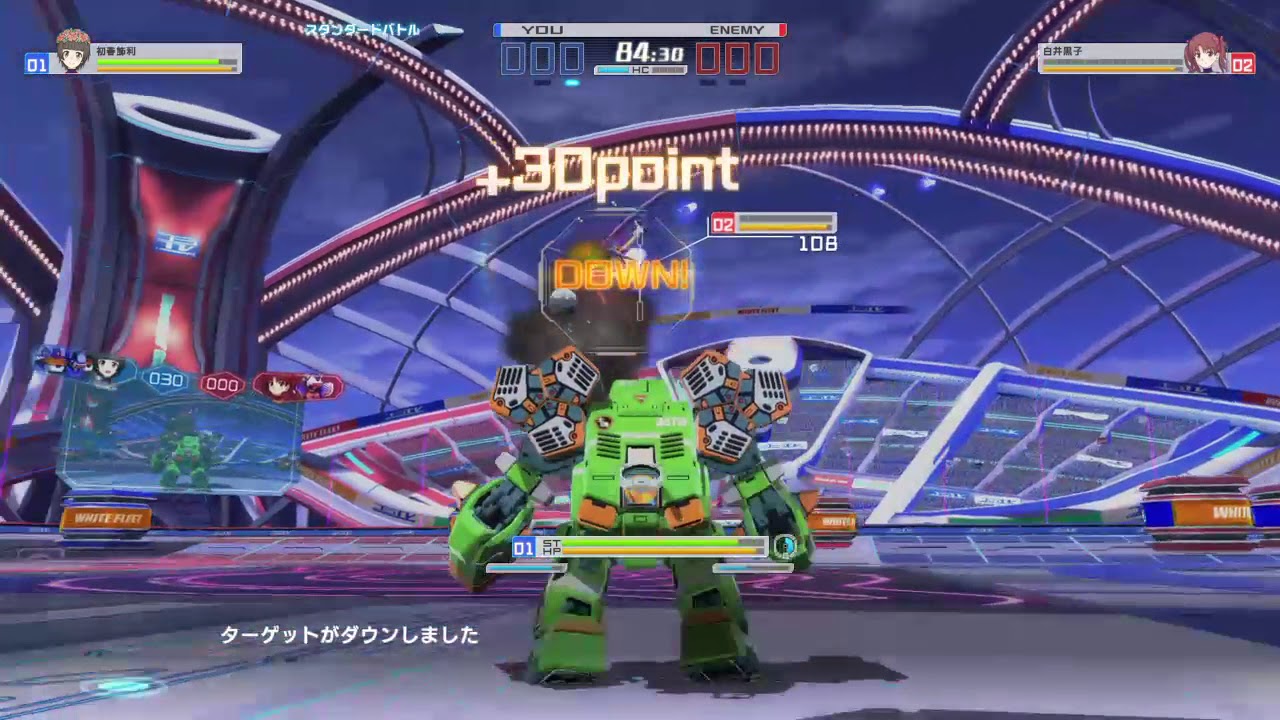Expand the red team score hexagon showing 000
Image resolution: width=1280 pixels, height=720 pixels.
pos(222,384)
